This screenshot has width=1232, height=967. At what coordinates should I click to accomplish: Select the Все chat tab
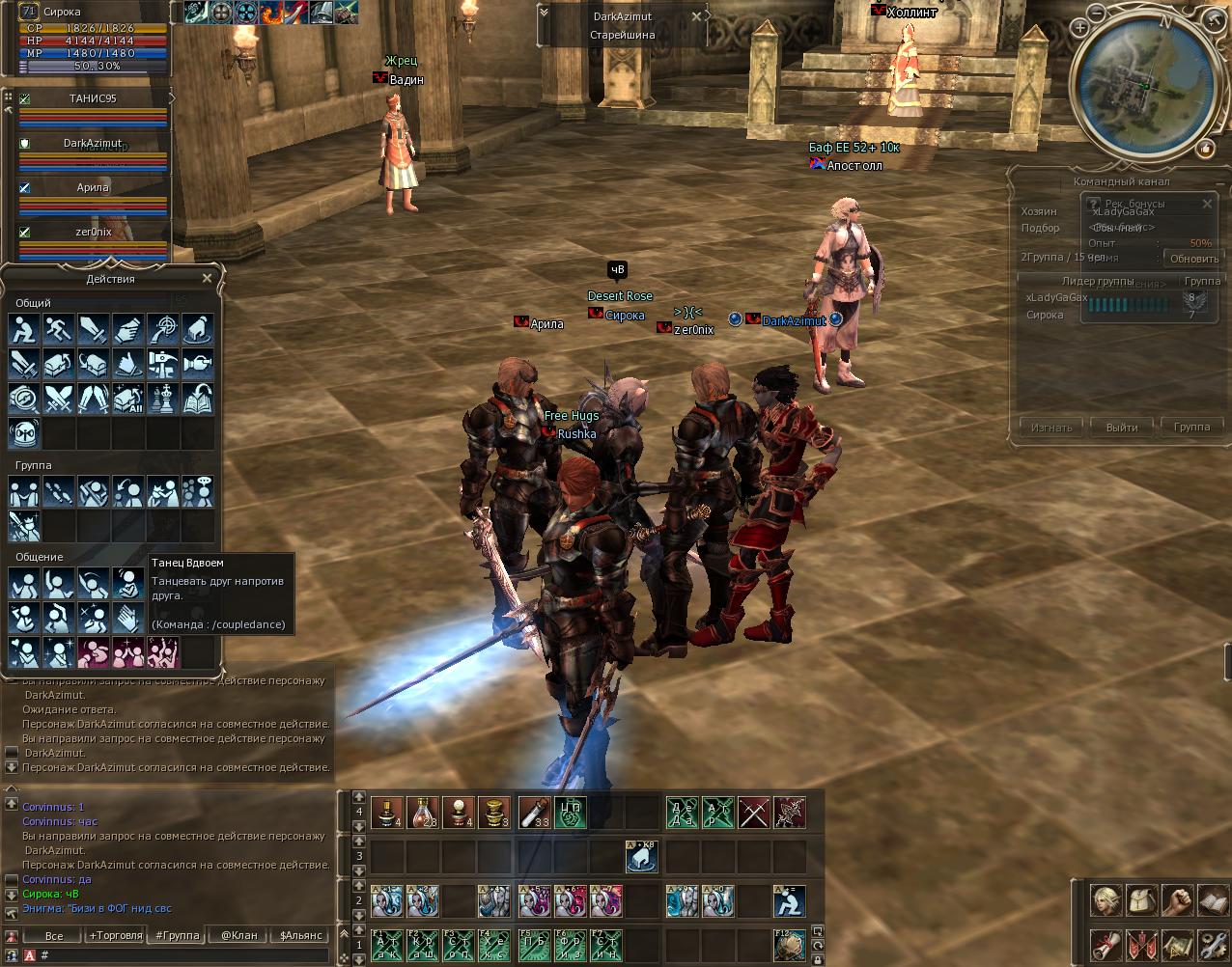pyautogui.click(x=54, y=935)
